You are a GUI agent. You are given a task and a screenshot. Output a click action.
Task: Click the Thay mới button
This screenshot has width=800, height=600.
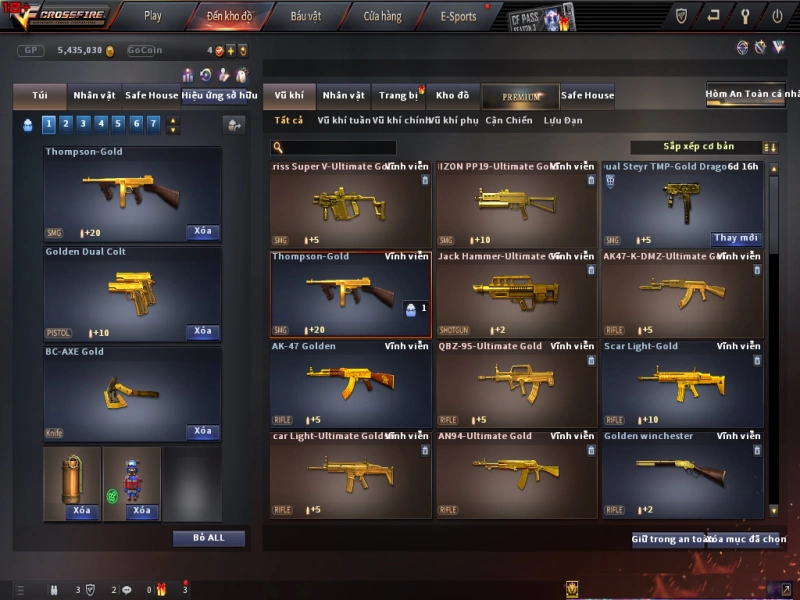(x=736, y=239)
